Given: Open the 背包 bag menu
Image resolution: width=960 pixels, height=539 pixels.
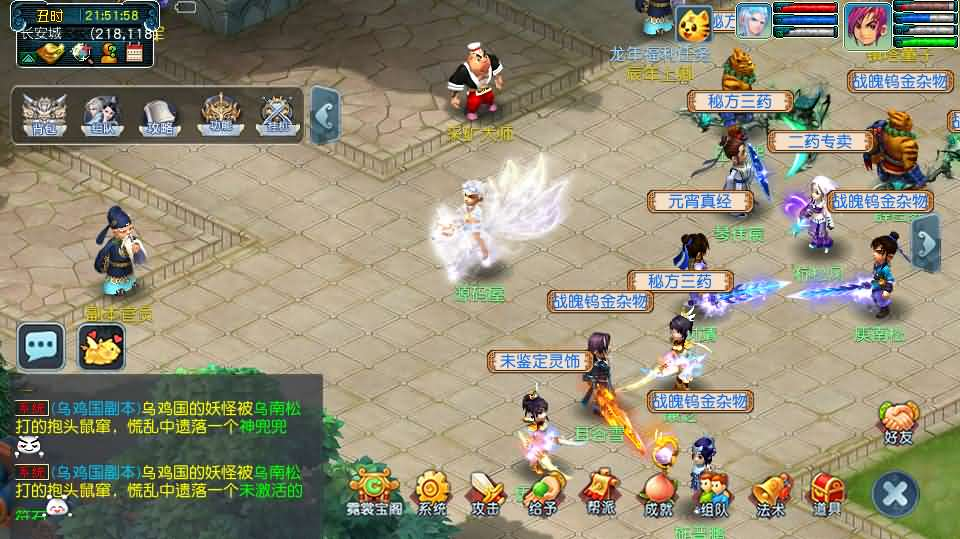Looking at the screenshot, I should [44, 113].
